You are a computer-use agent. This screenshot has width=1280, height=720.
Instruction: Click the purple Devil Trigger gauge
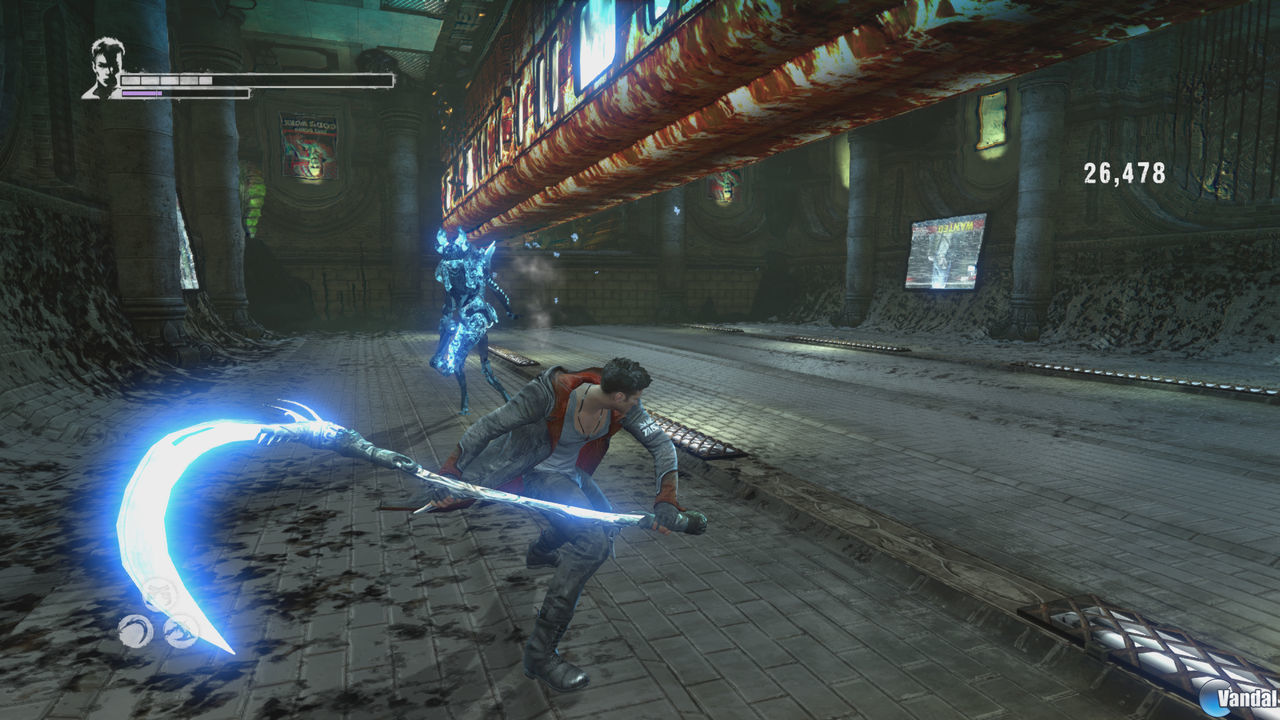point(140,92)
